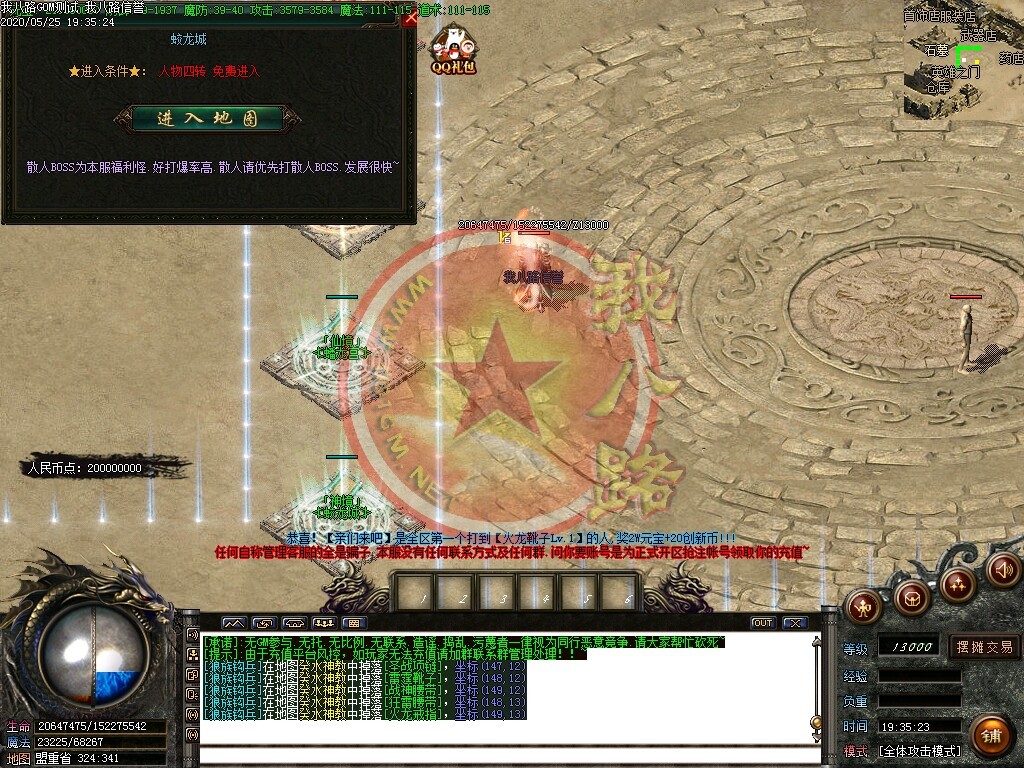
Task: Click the 进入地图 enter map button
Action: (x=207, y=118)
